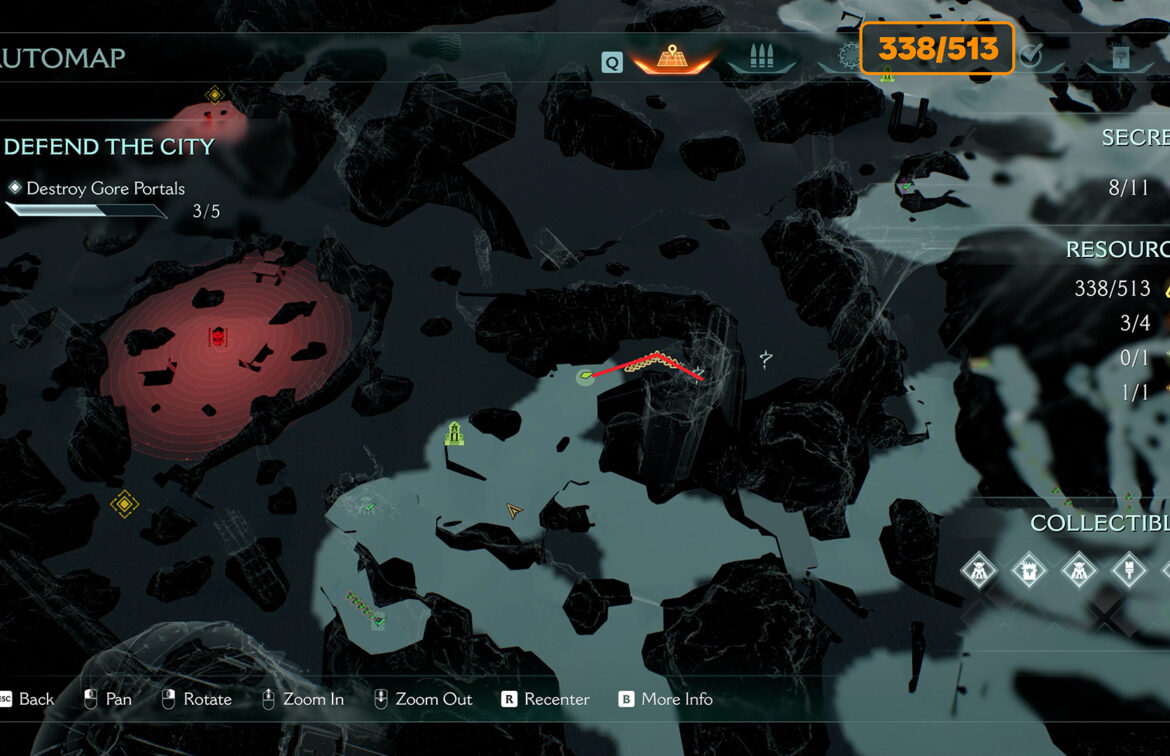This screenshot has width=1170, height=756.
Task: Choose the flaming codex book collectible
Action: [1028, 571]
